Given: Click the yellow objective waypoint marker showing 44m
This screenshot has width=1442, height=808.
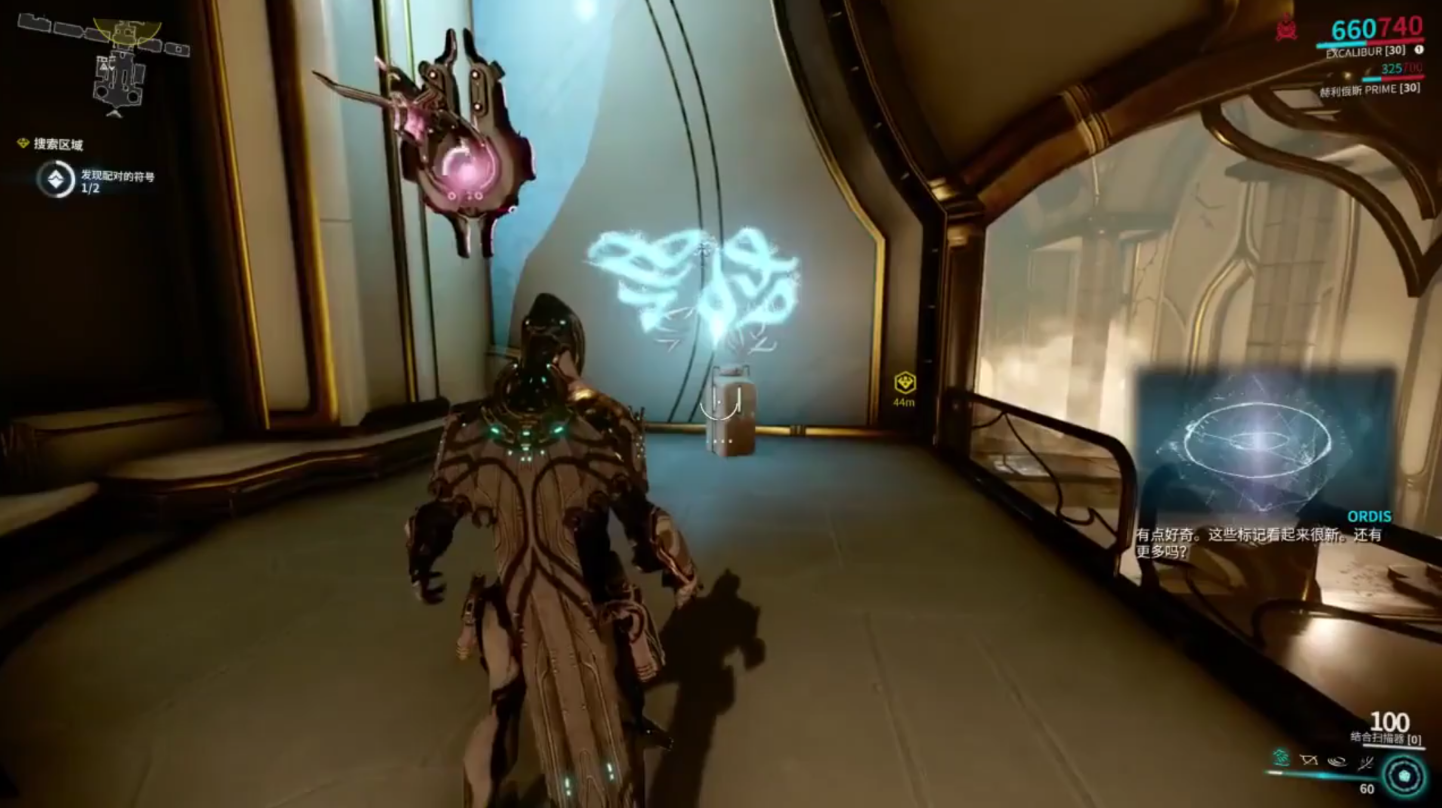Looking at the screenshot, I should (x=905, y=382).
